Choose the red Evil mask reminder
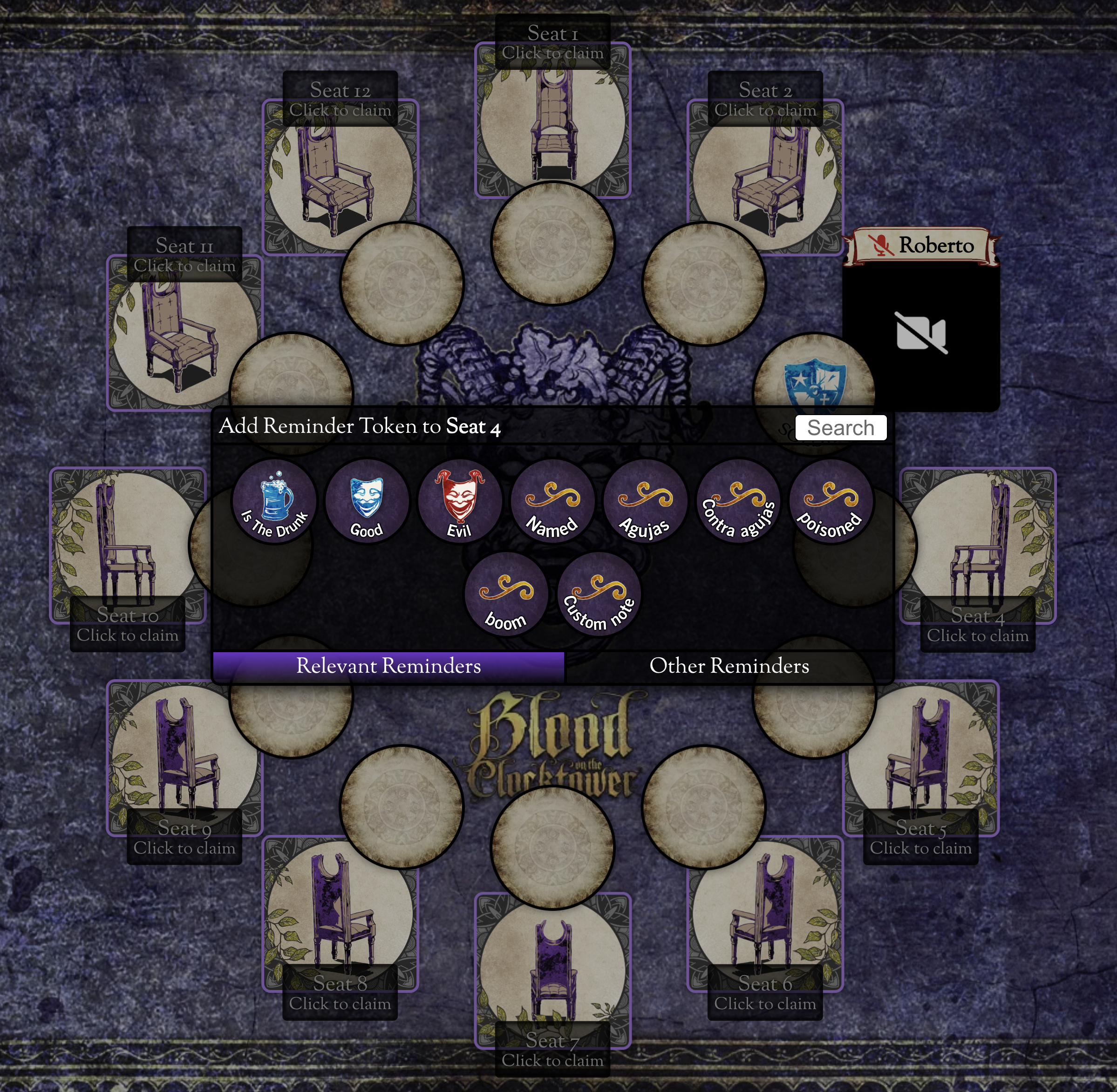This screenshot has height=1092, width=1117. point(460,501)
